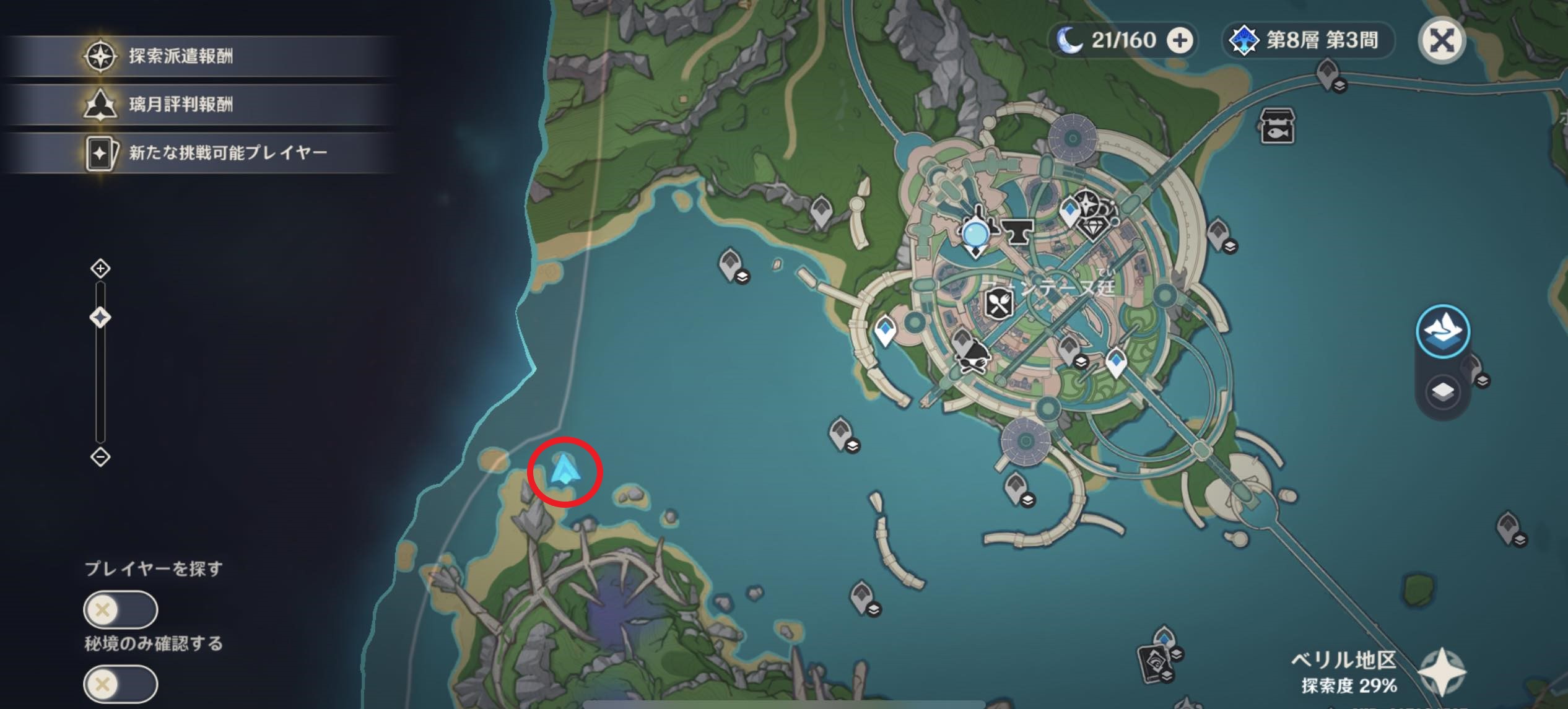Close the map with the X button
The width and height of the screenshot is (1568, 709).
(x=1442, y=41)
